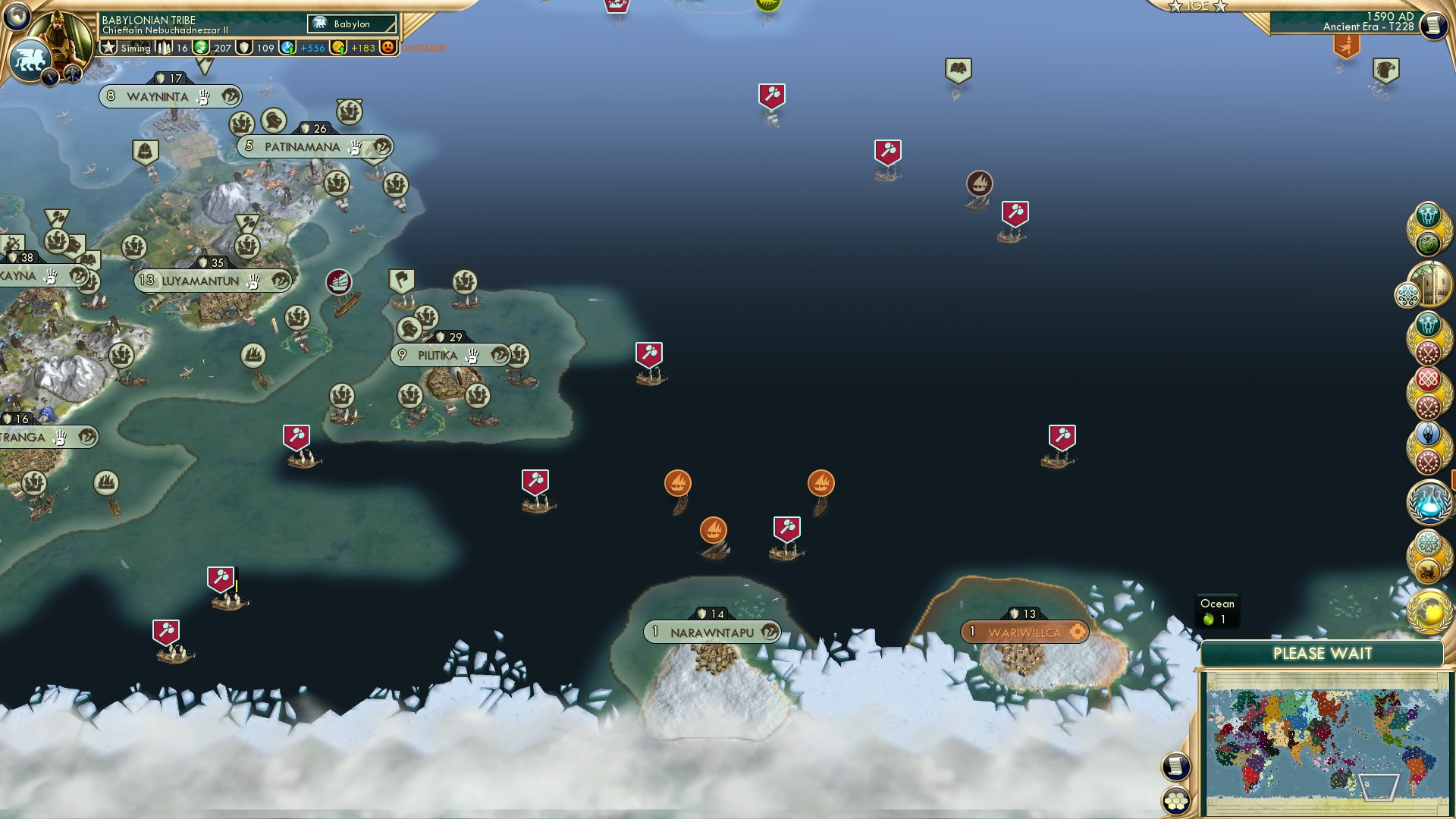Click the production gear on Wariwillca's banner
Viewport: 1456px width, 819px height.
tap(1078, 630)
